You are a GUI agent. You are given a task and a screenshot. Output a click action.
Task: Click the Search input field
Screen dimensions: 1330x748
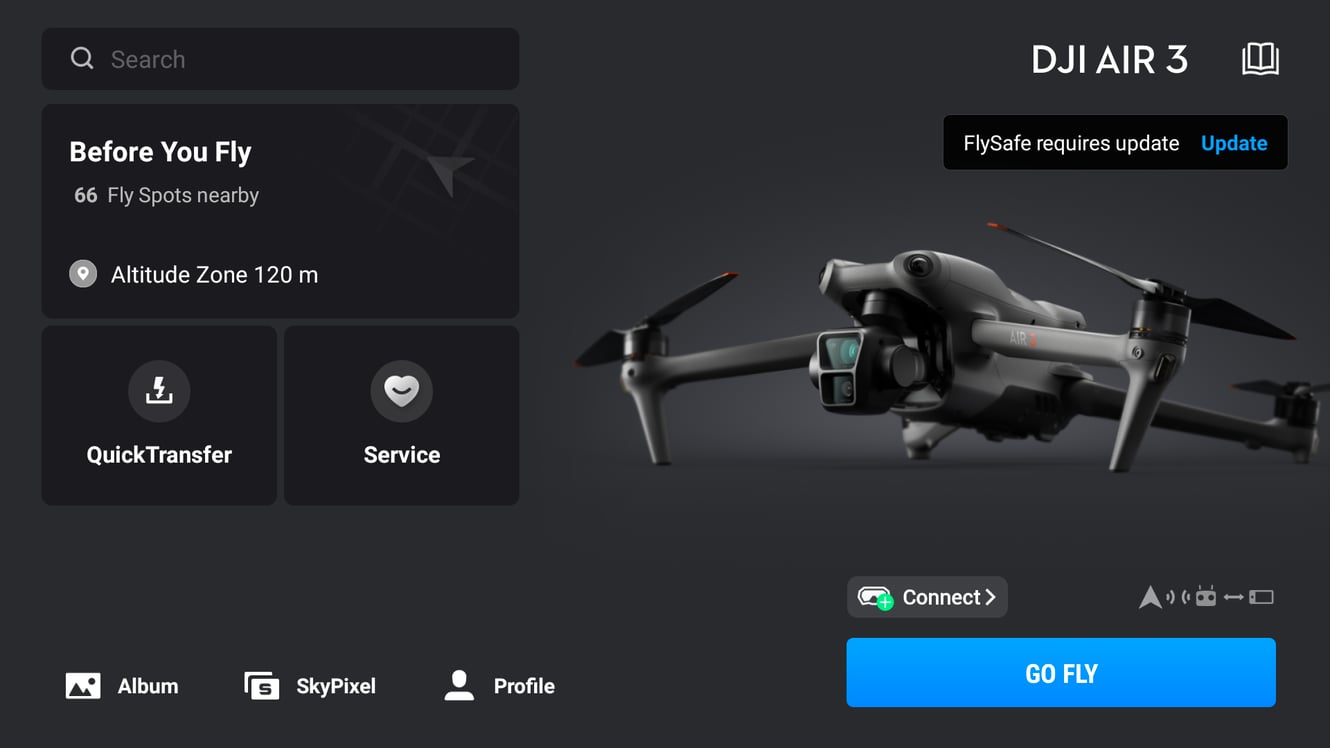280,59
